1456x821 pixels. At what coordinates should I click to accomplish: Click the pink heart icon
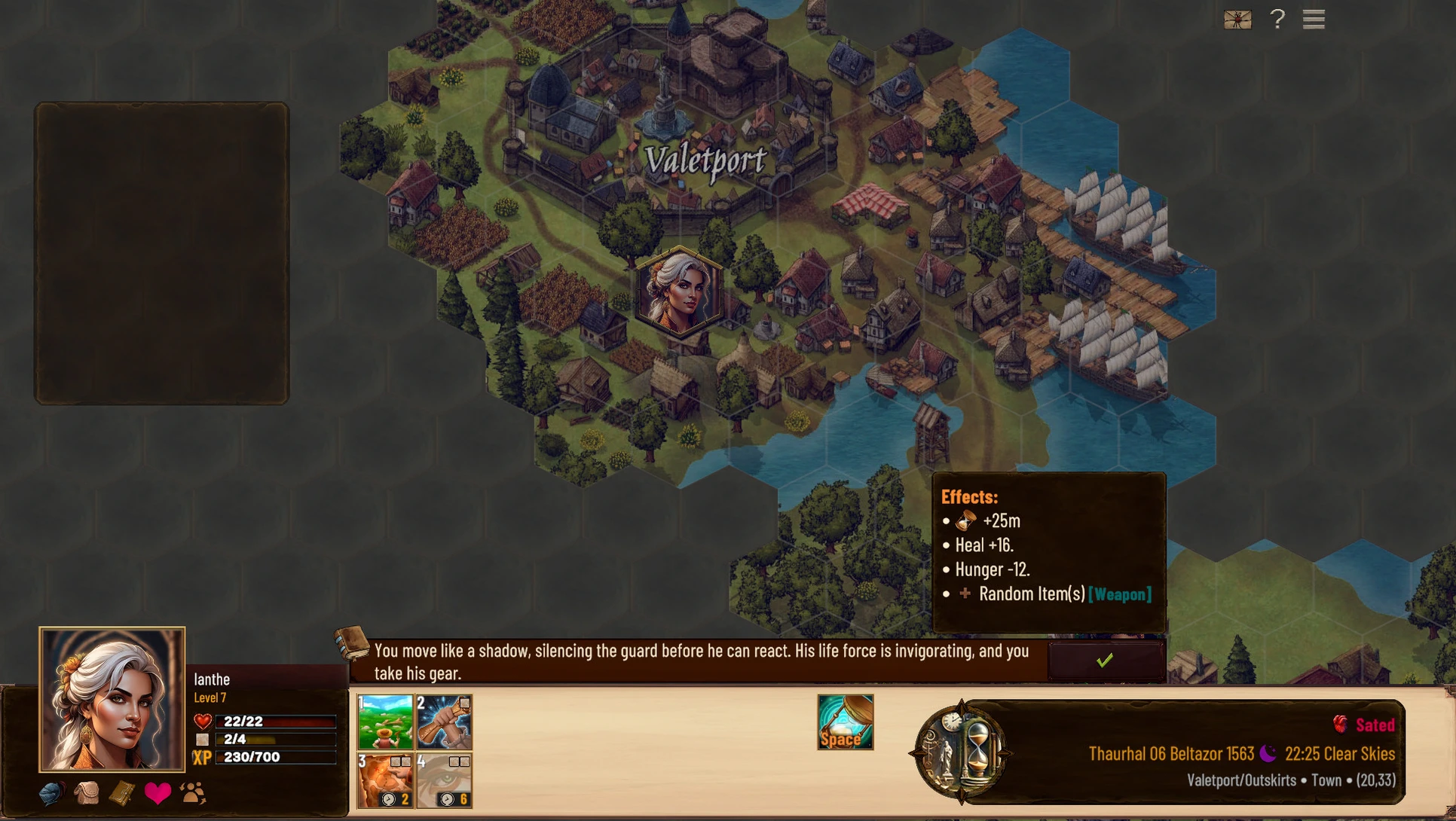tap(158, 793)
